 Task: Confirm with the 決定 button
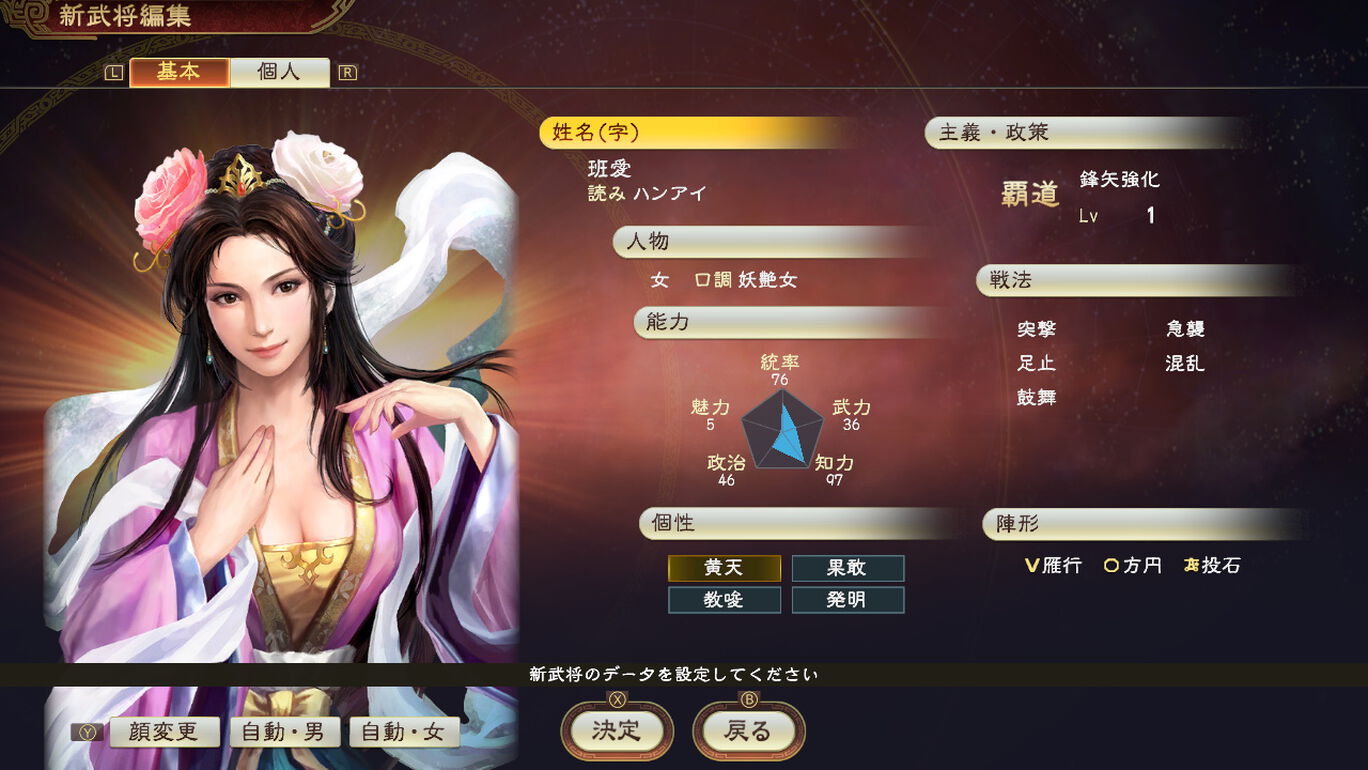click(616, 731)
